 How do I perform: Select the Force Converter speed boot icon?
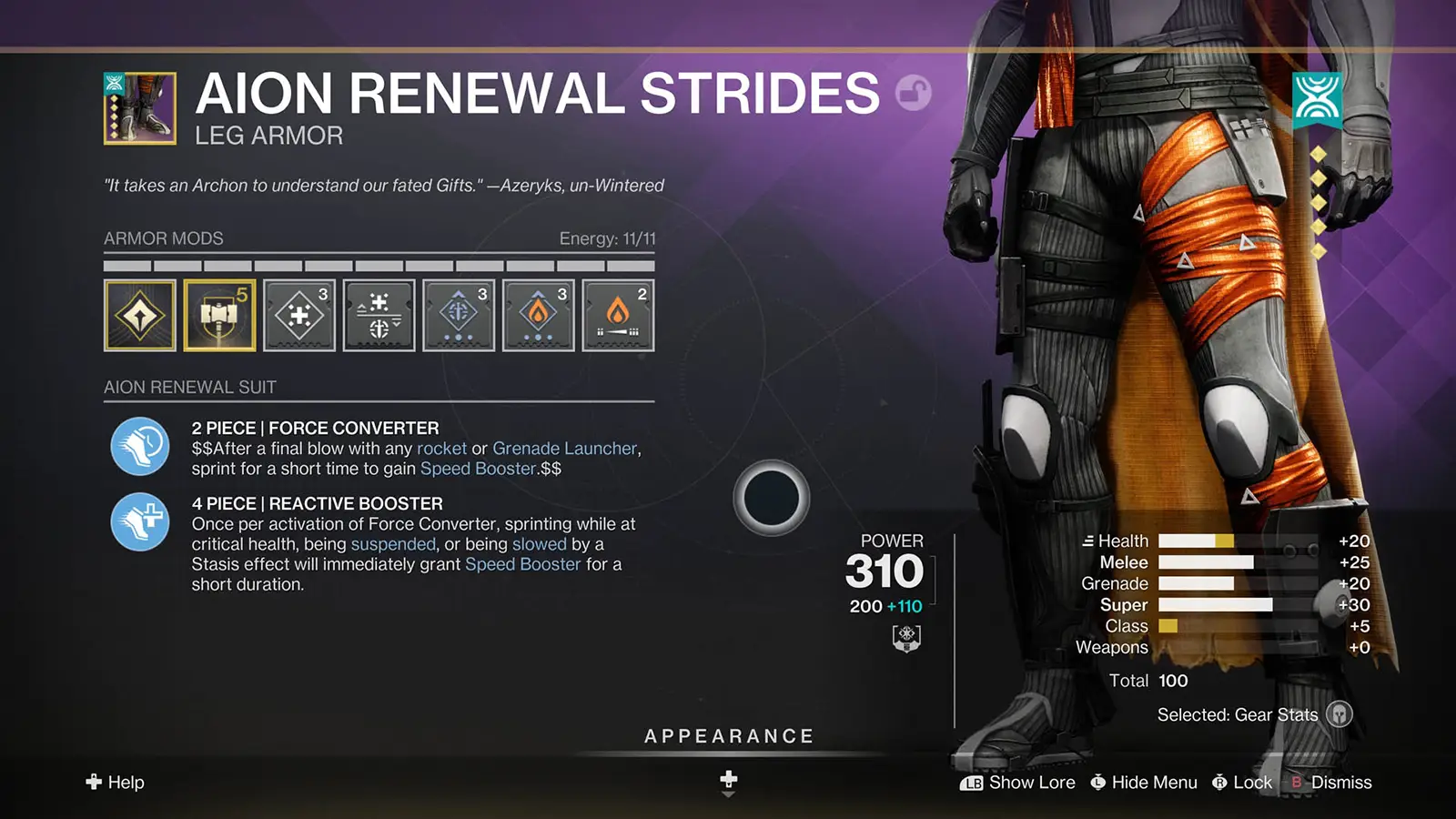click(x=138, y=447)
